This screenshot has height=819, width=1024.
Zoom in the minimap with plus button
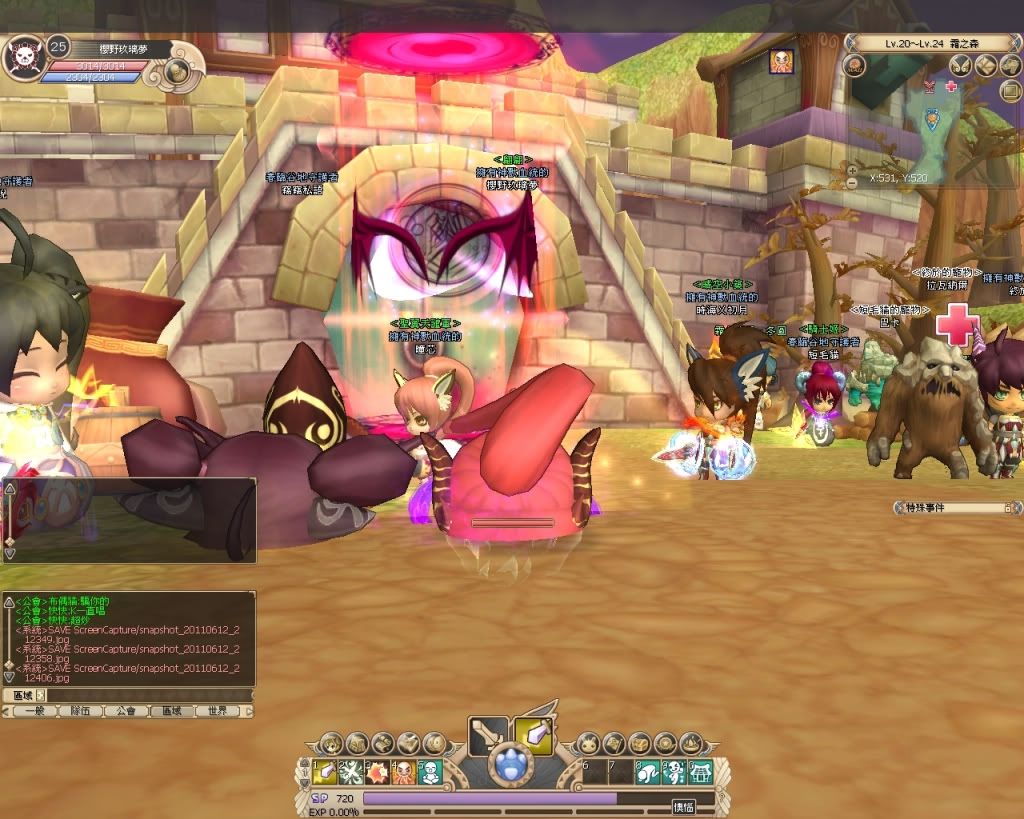click(851, 170)
